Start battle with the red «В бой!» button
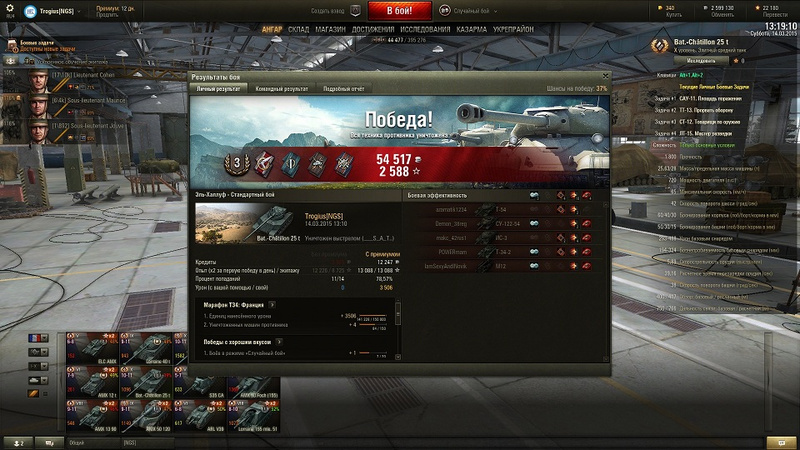Viewport: 800px width, 450px height. pyautogui.click(x=400, y=11)
